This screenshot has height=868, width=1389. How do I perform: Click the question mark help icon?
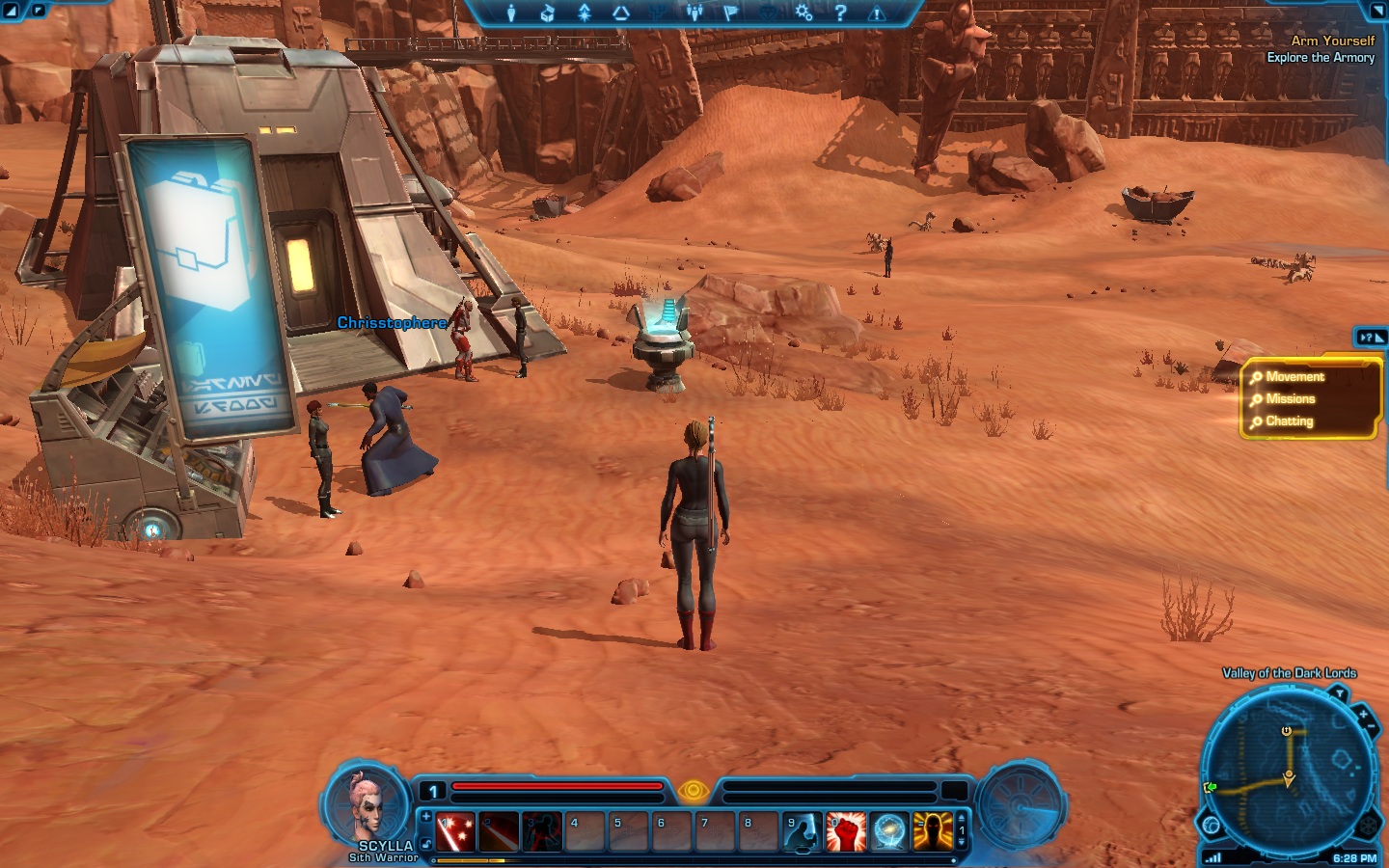click(840, 13)
